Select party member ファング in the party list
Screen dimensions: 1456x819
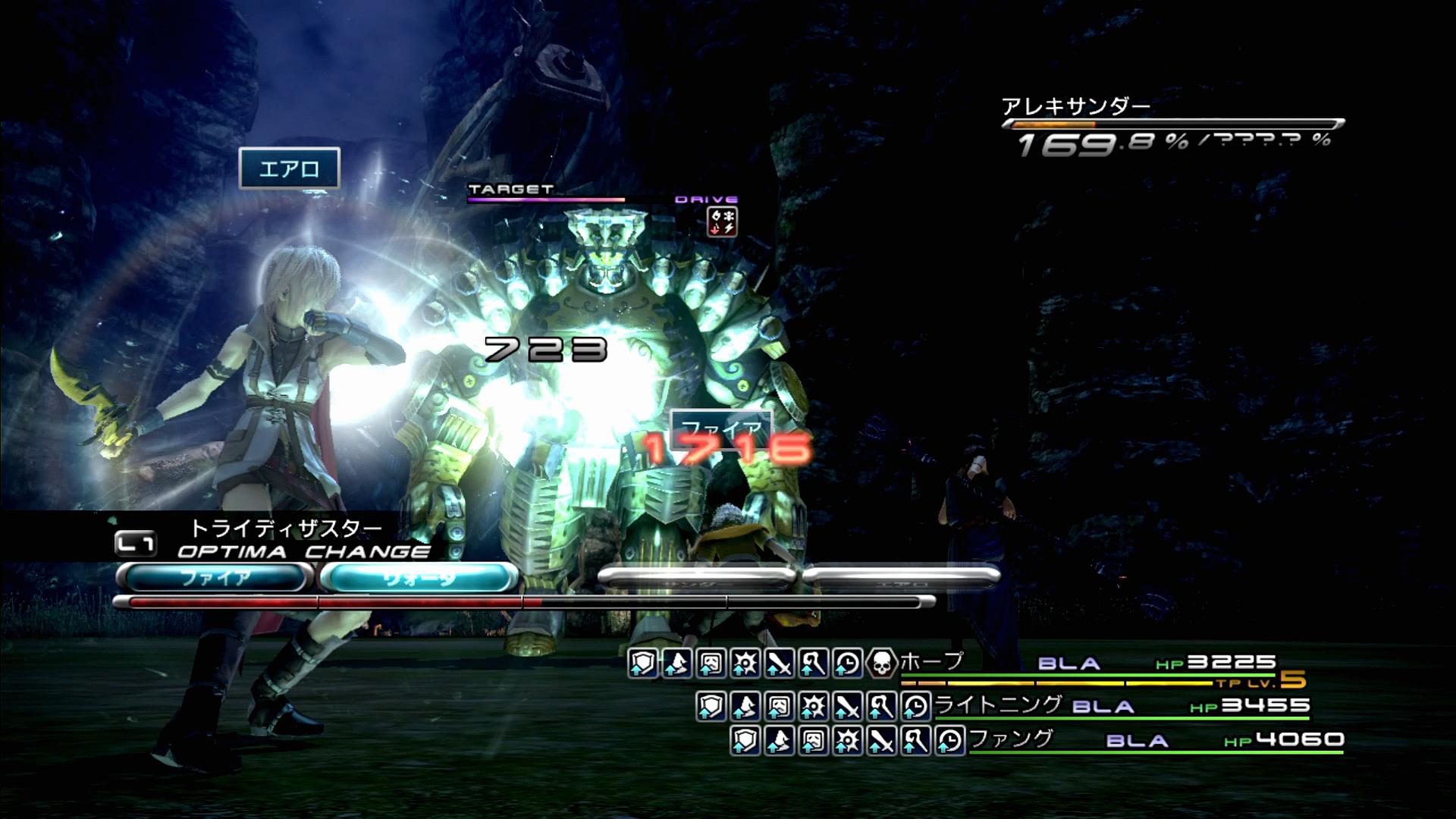tap(1012, 739)
